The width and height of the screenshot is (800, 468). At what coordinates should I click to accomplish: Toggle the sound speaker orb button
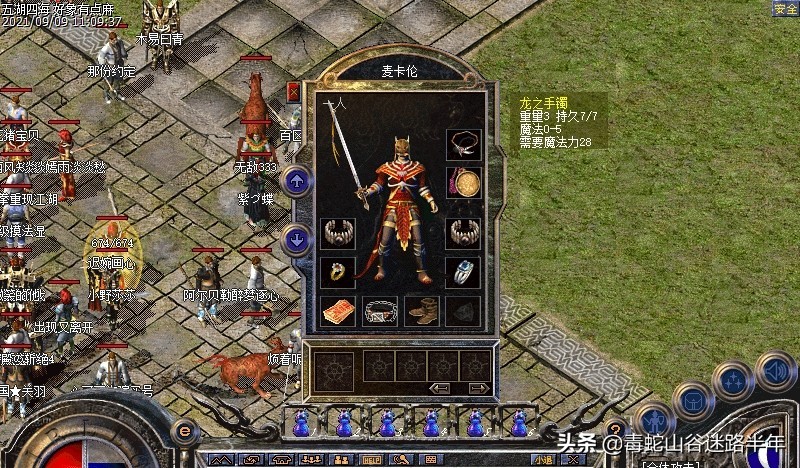tap(775, 370)
